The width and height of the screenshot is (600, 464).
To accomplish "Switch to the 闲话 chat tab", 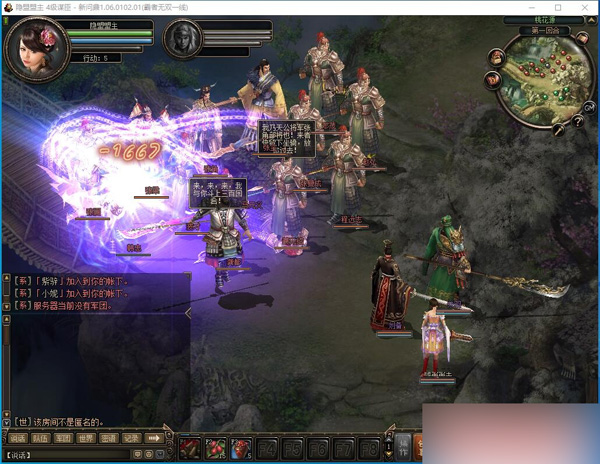I will click(x=18, y=437).
